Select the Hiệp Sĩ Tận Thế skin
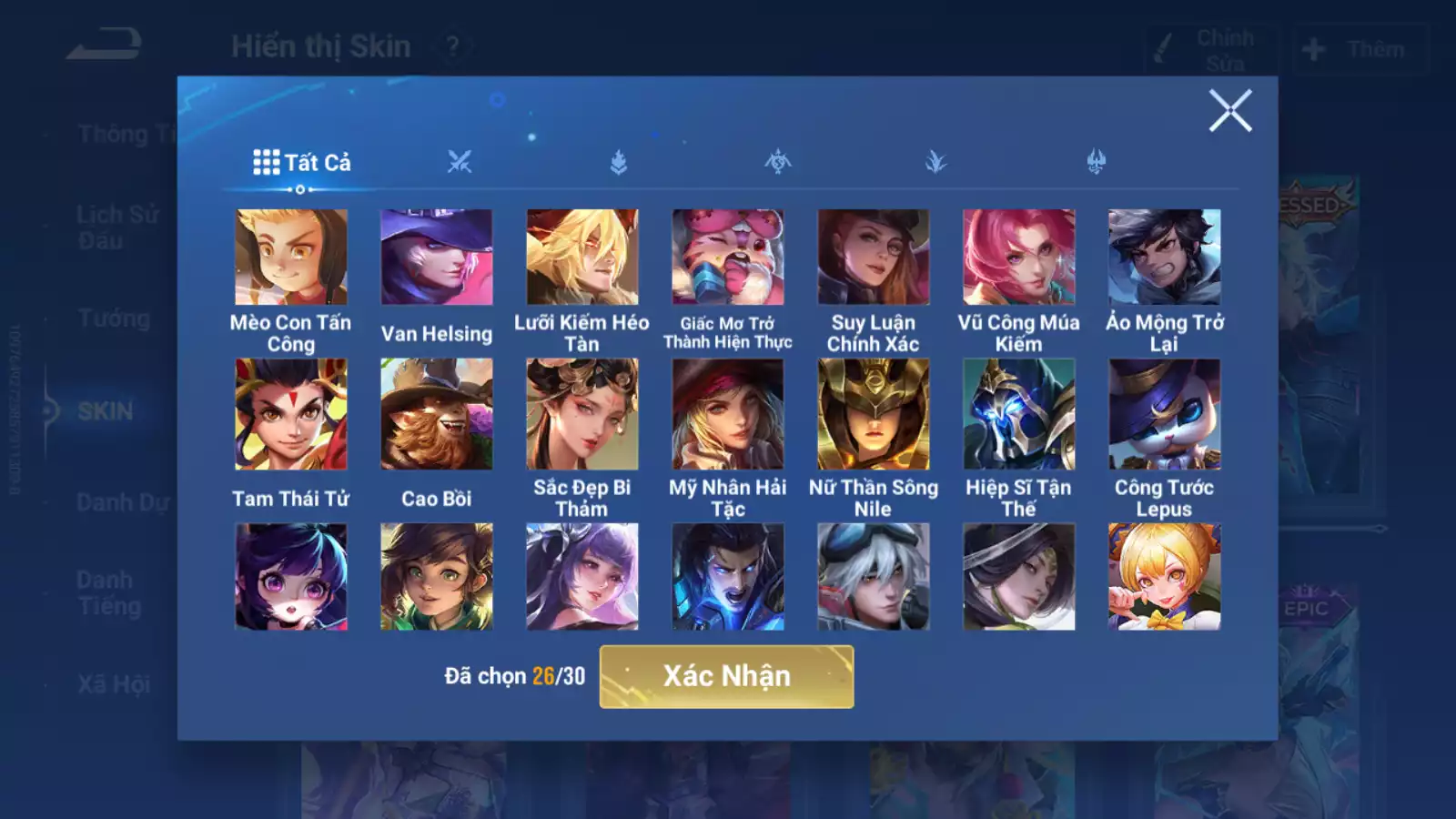The image size is (1456, 819). point(1019,414)
